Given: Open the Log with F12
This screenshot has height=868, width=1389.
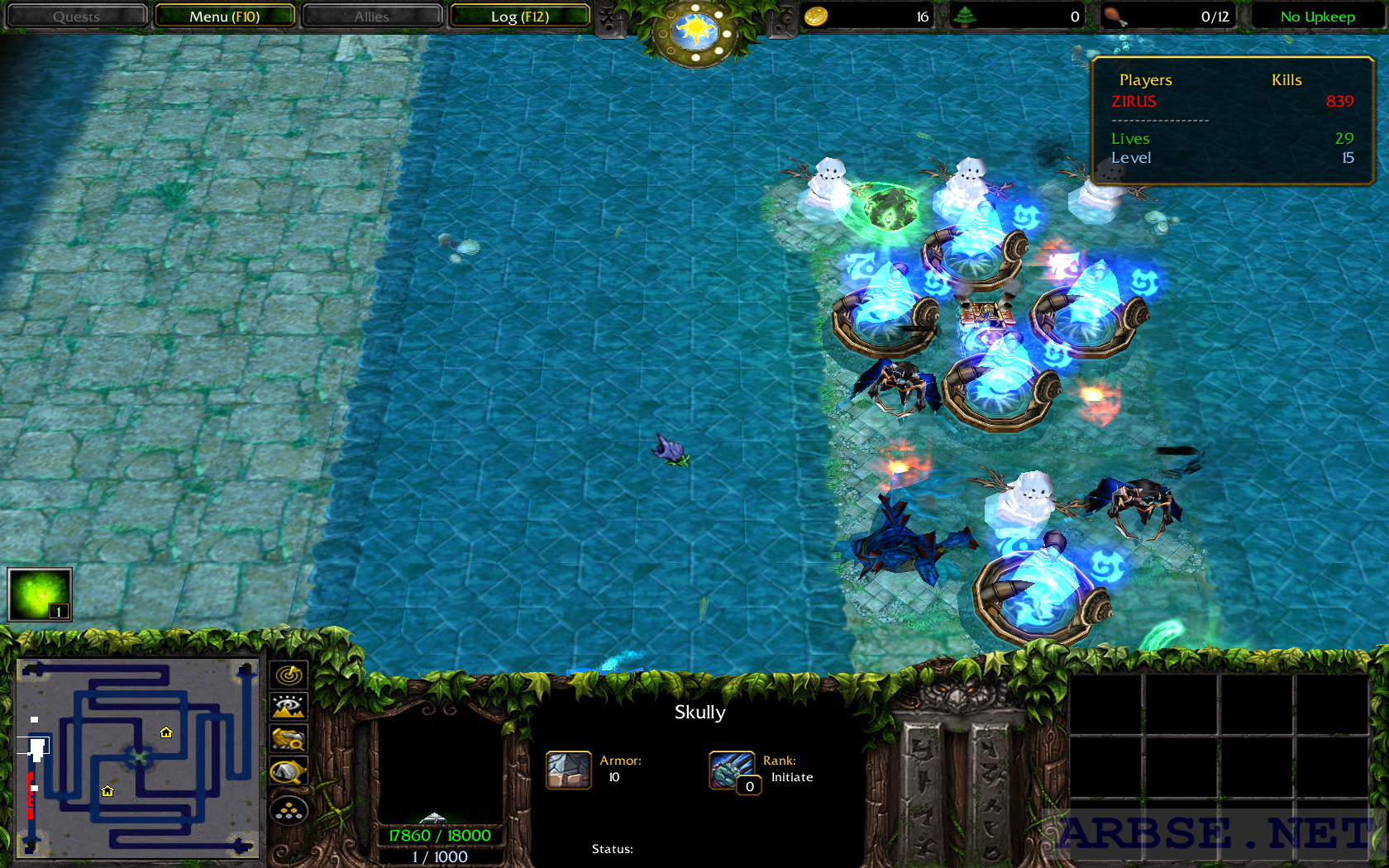Looking at the screenshot, I should (519, 15).
